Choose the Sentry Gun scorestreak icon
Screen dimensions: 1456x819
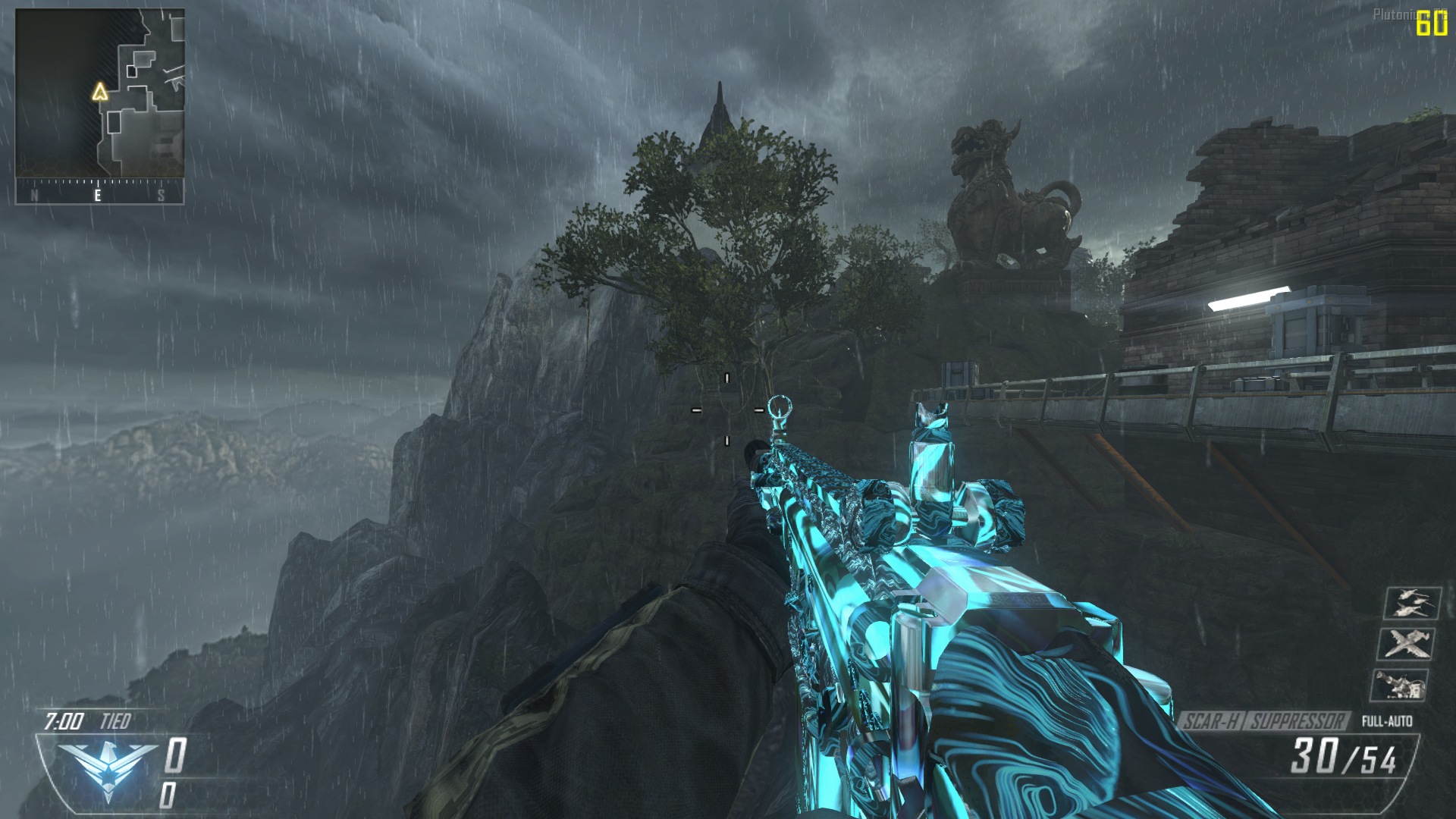[x=1400, y=685]
